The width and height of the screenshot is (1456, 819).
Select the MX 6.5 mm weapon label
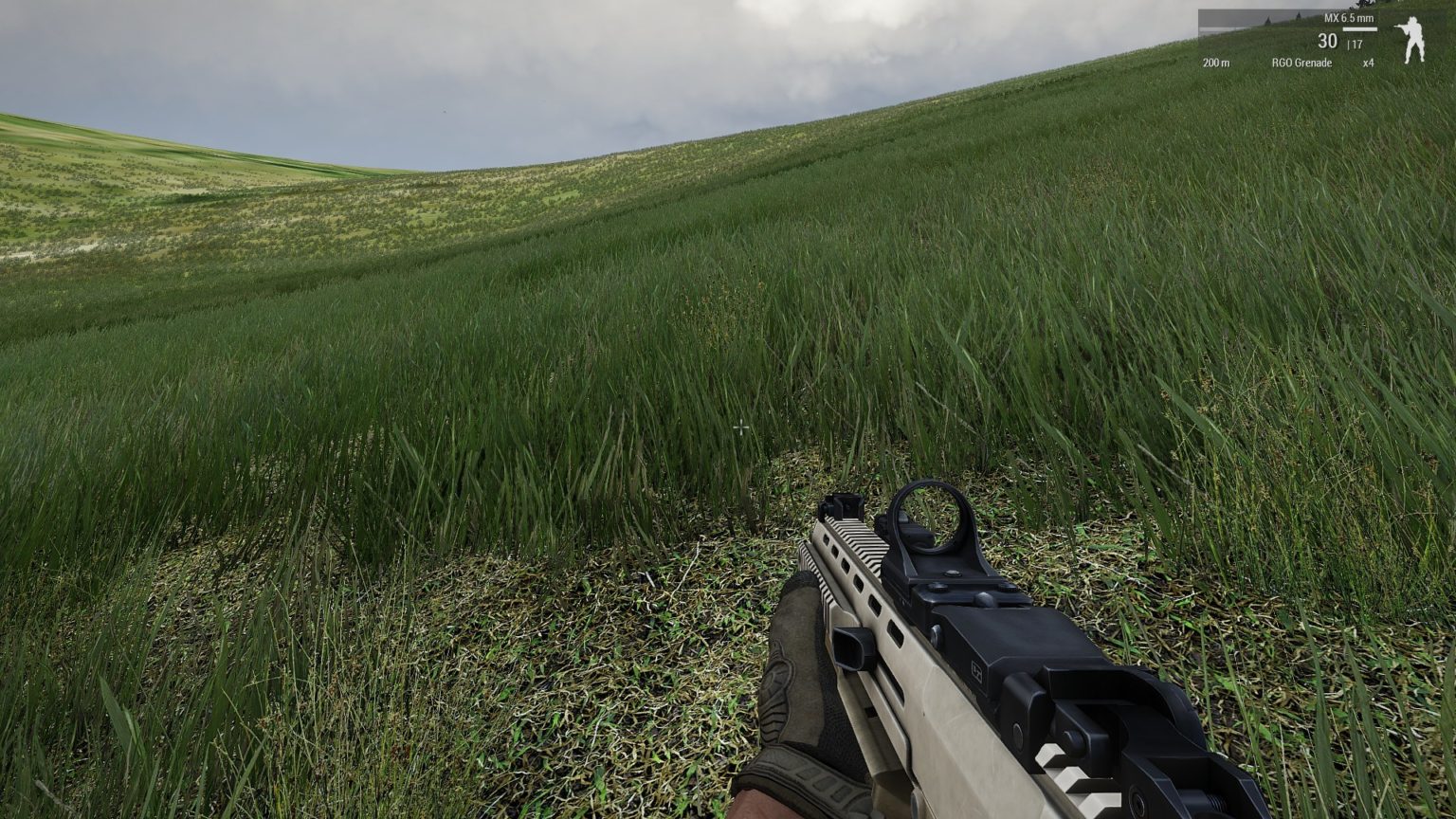1349,16
